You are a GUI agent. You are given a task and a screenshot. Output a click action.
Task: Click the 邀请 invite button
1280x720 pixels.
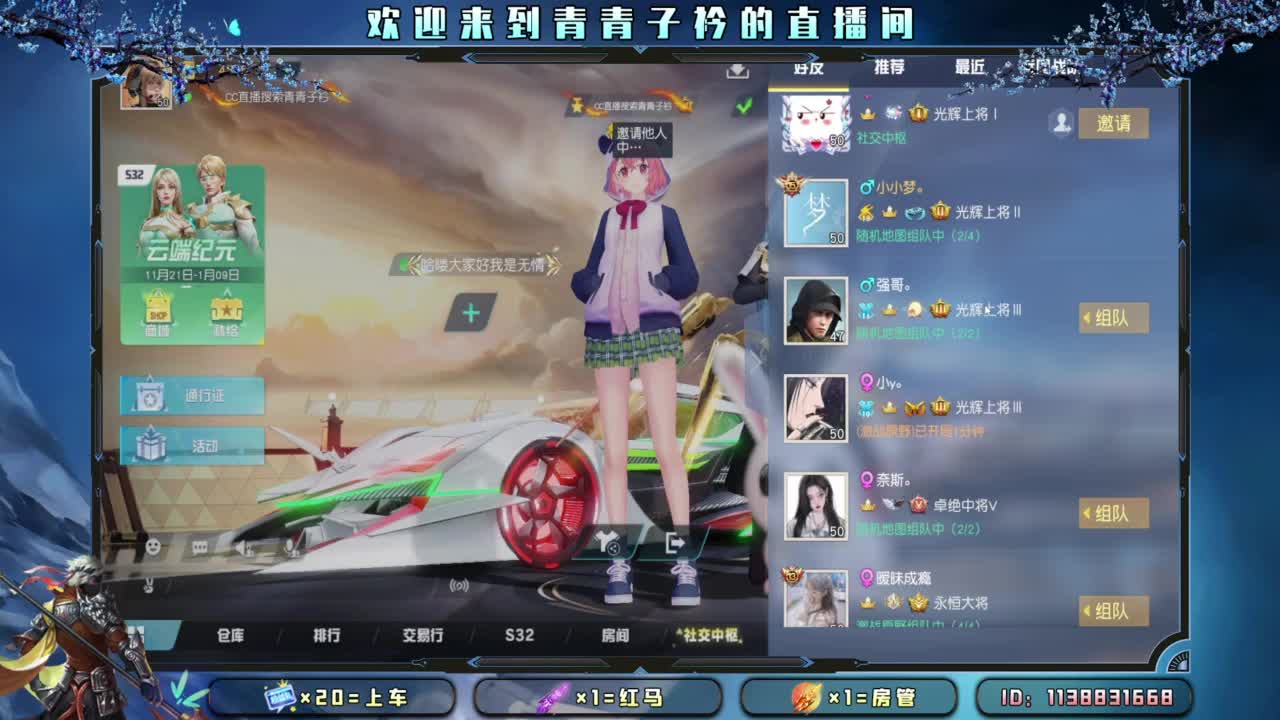coord(1113,123)
